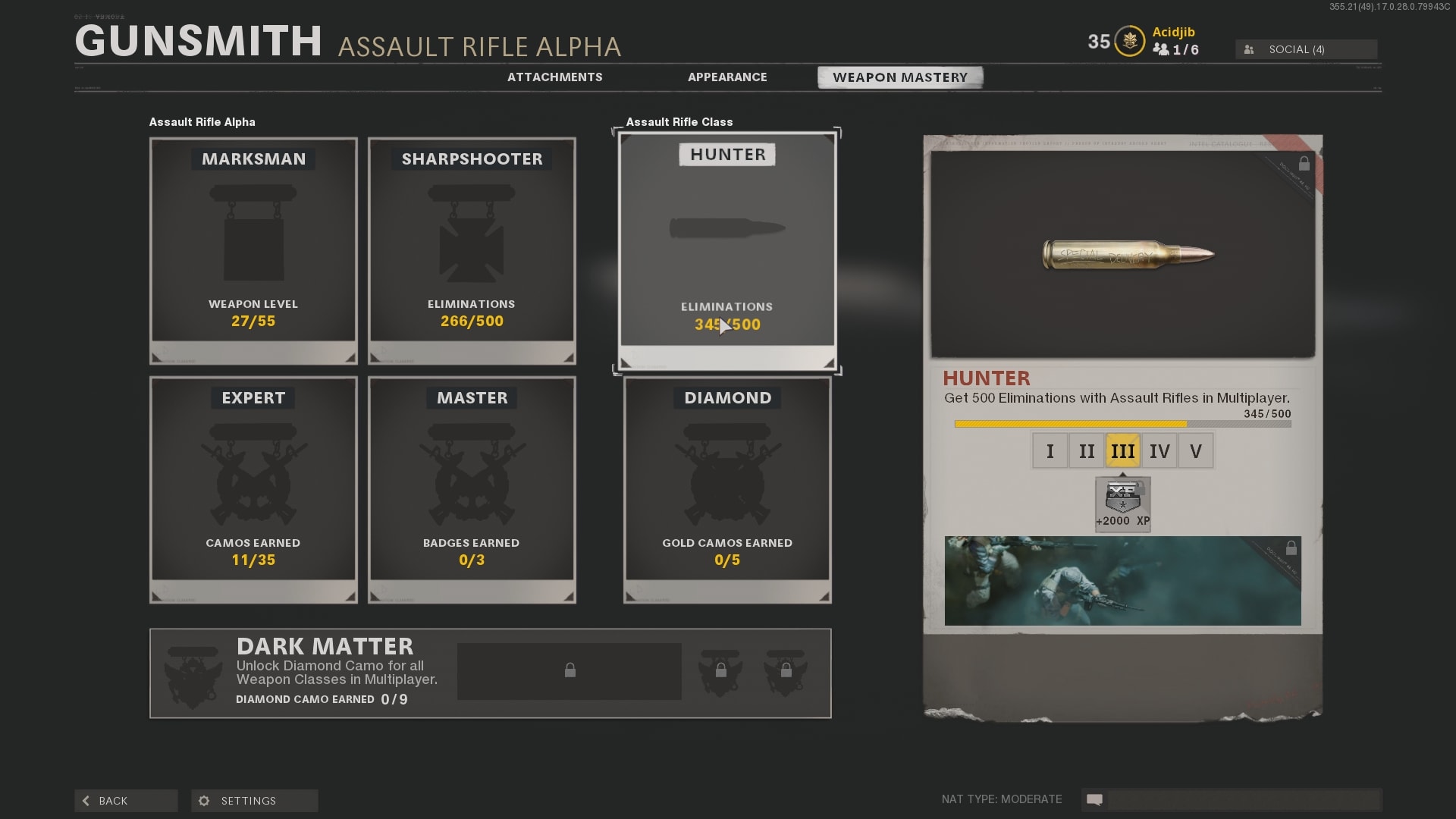Select Hunter tier I
1456x819 pixels.
(1050, 451)
